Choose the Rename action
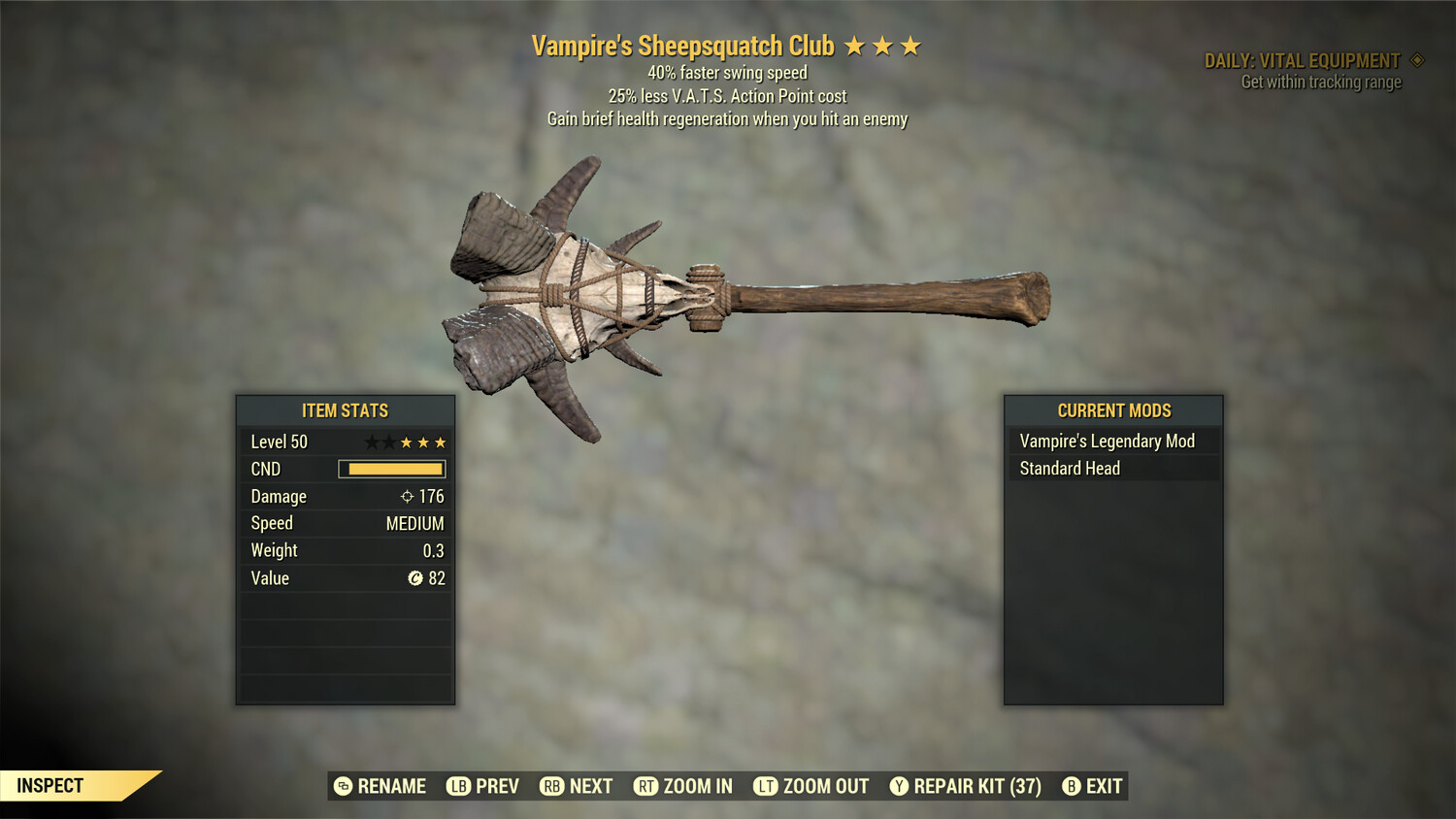 click(380, 786)
